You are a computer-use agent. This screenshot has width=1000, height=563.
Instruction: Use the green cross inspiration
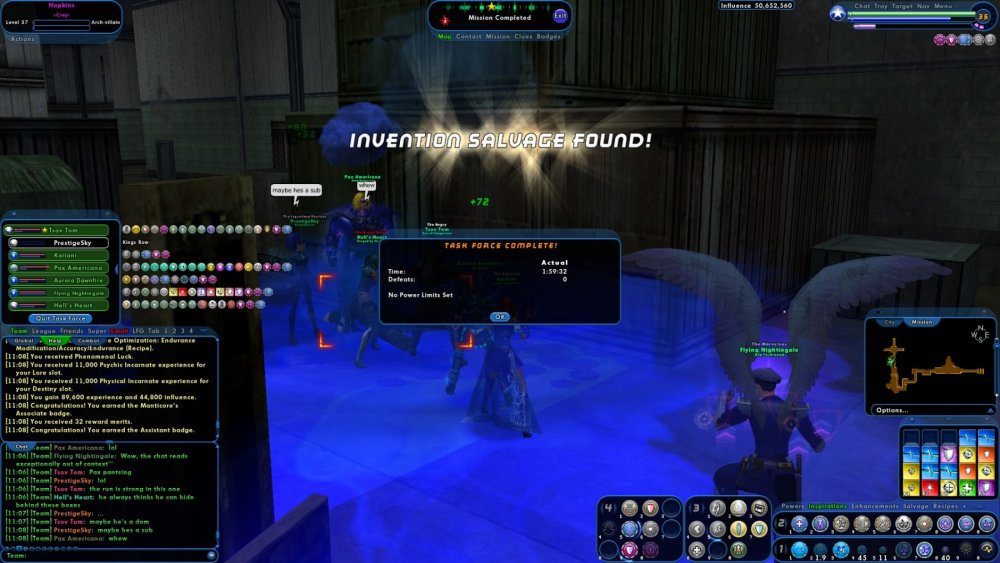[967, 486]
